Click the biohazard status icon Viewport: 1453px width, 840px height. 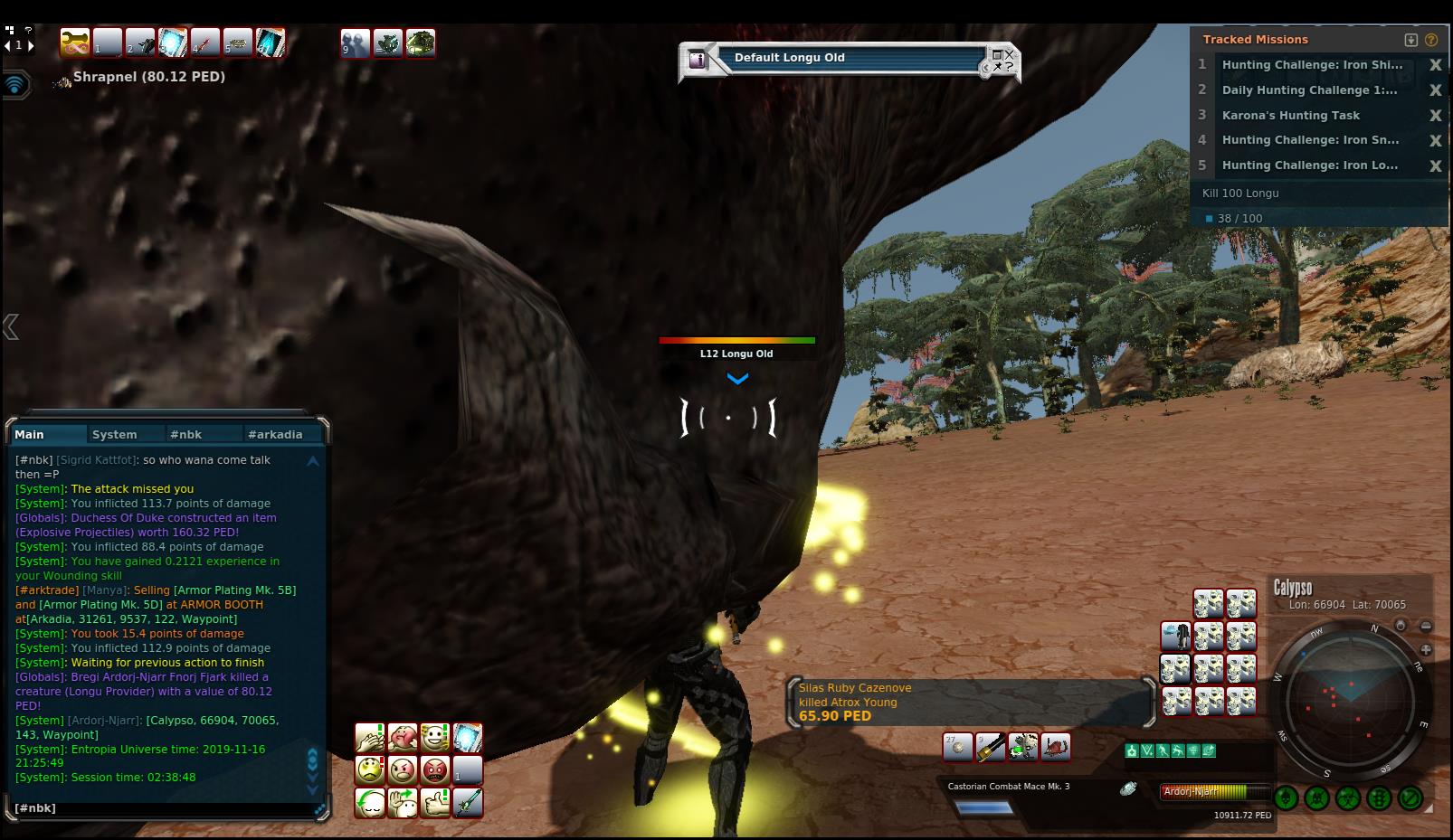(x=1348, y=798)
